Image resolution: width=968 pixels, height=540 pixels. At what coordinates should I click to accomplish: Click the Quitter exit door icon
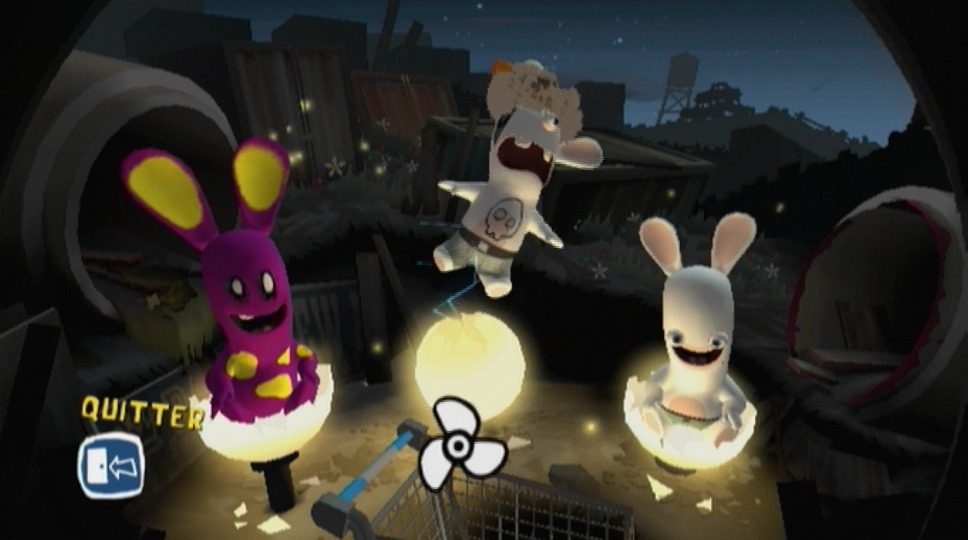coord(111,465)
